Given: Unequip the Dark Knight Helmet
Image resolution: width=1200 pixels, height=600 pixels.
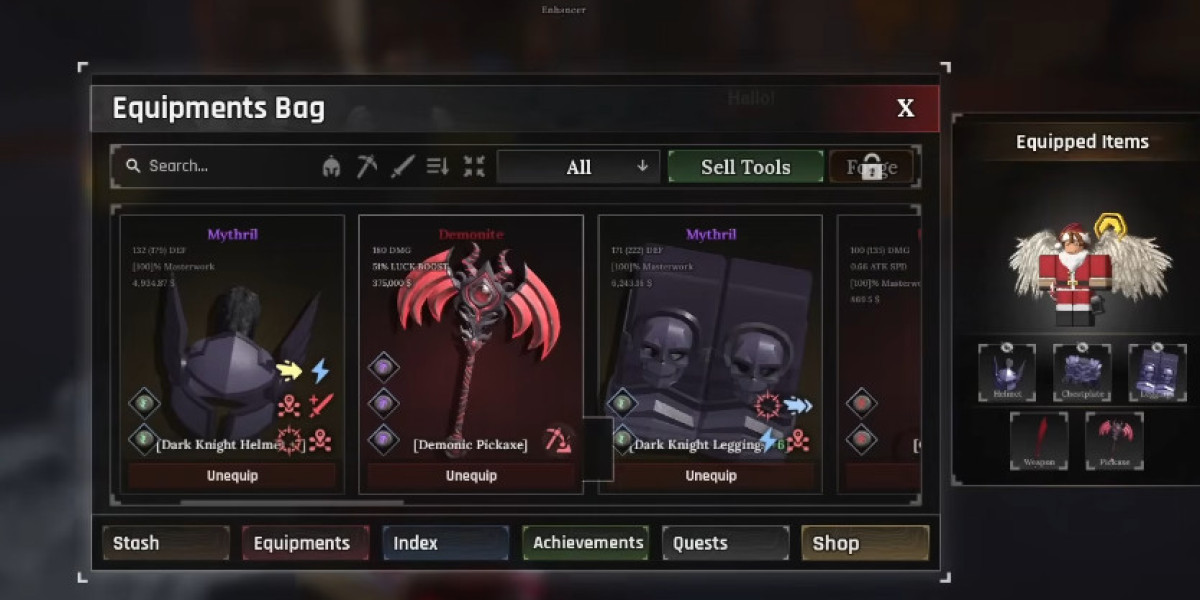Looking at the screenshot, I should (x=232, y=476).
